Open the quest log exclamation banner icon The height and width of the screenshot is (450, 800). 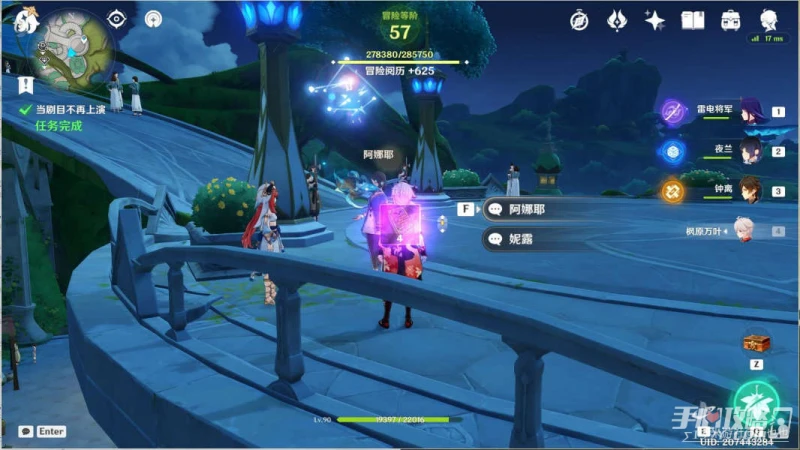(x=24, y=84)
